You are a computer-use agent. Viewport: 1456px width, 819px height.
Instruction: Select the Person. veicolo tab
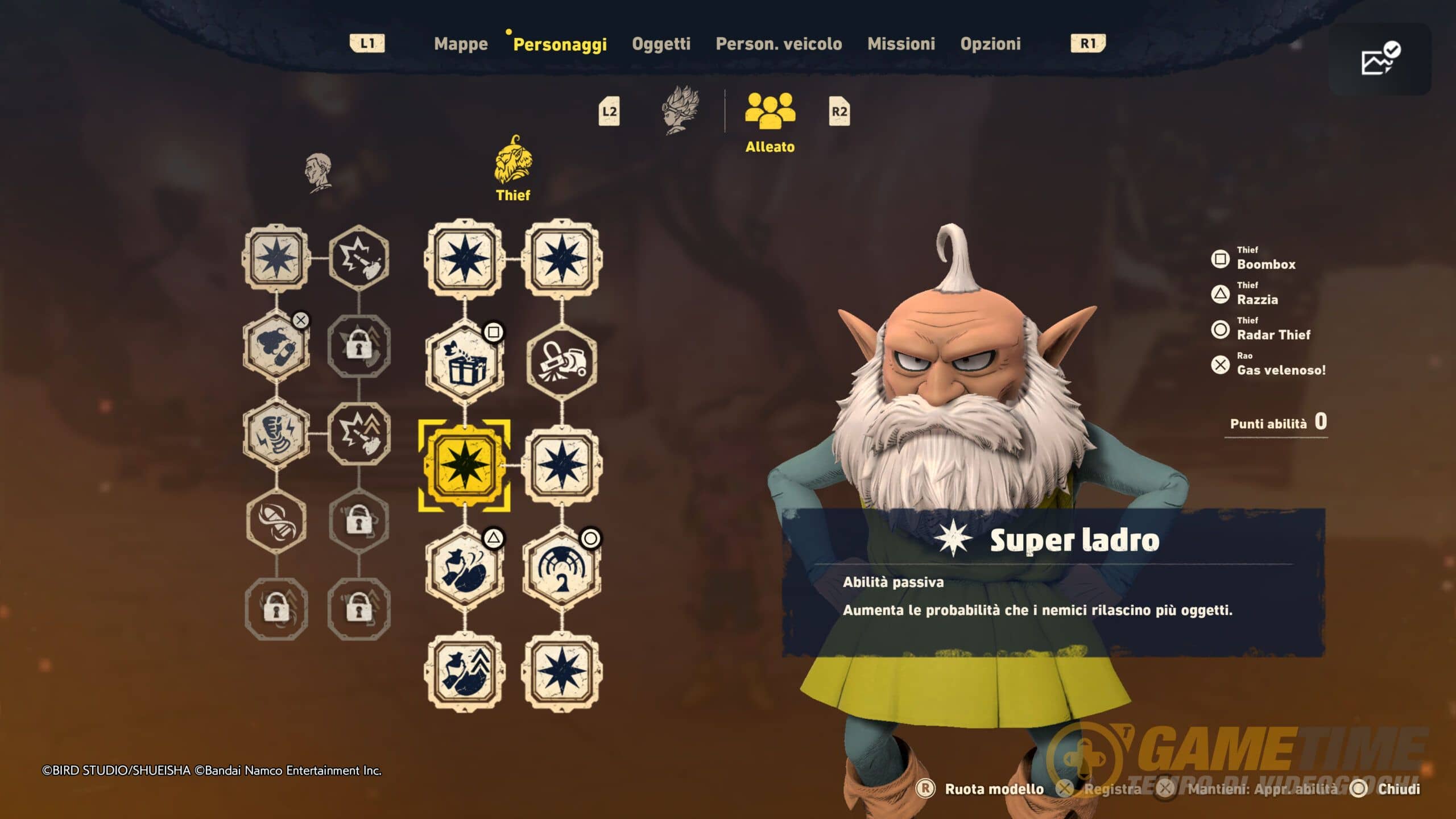779,44
